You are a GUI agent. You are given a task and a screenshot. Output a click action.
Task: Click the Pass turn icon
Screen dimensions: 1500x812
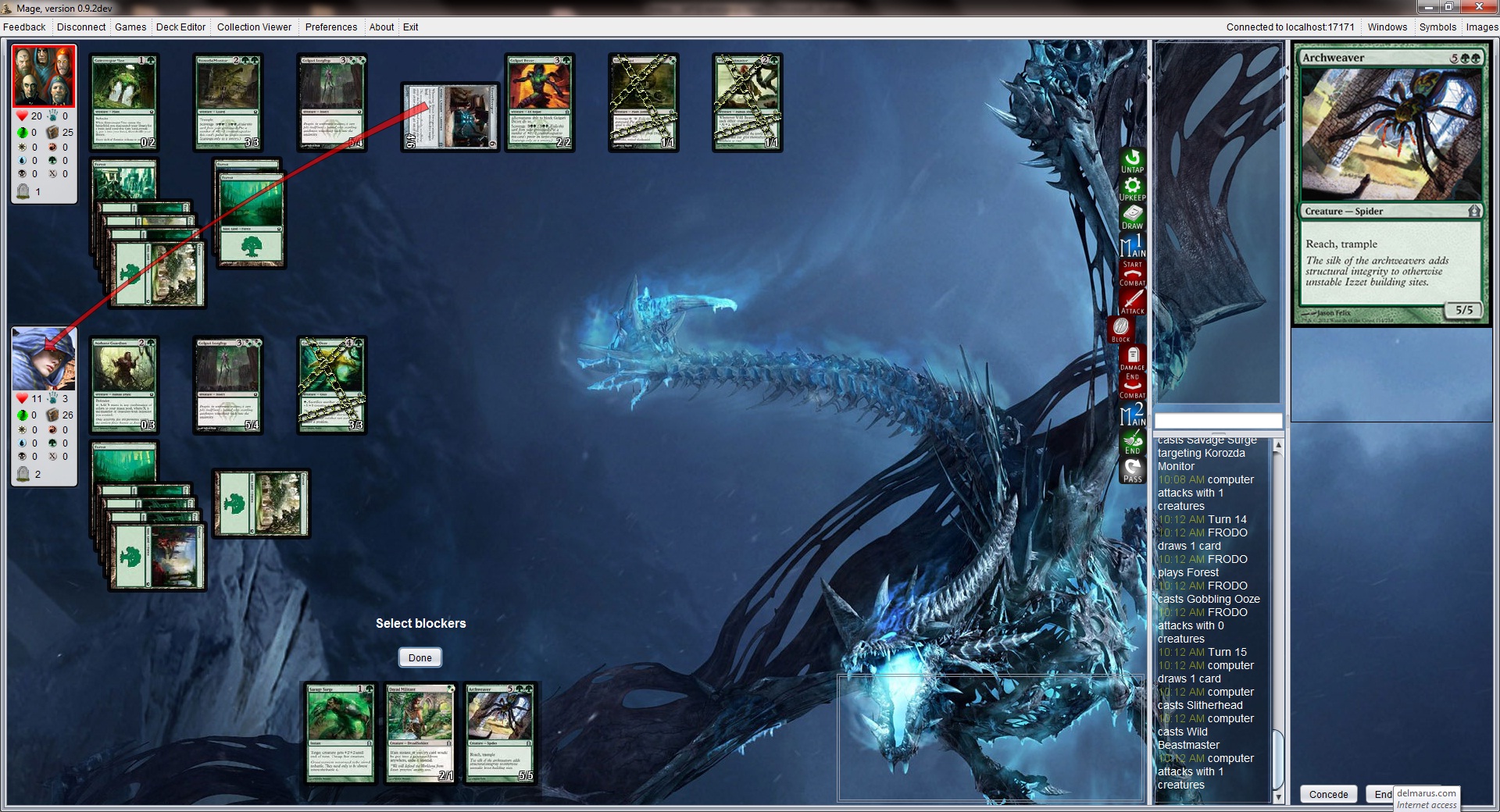tap(1132, 470)
